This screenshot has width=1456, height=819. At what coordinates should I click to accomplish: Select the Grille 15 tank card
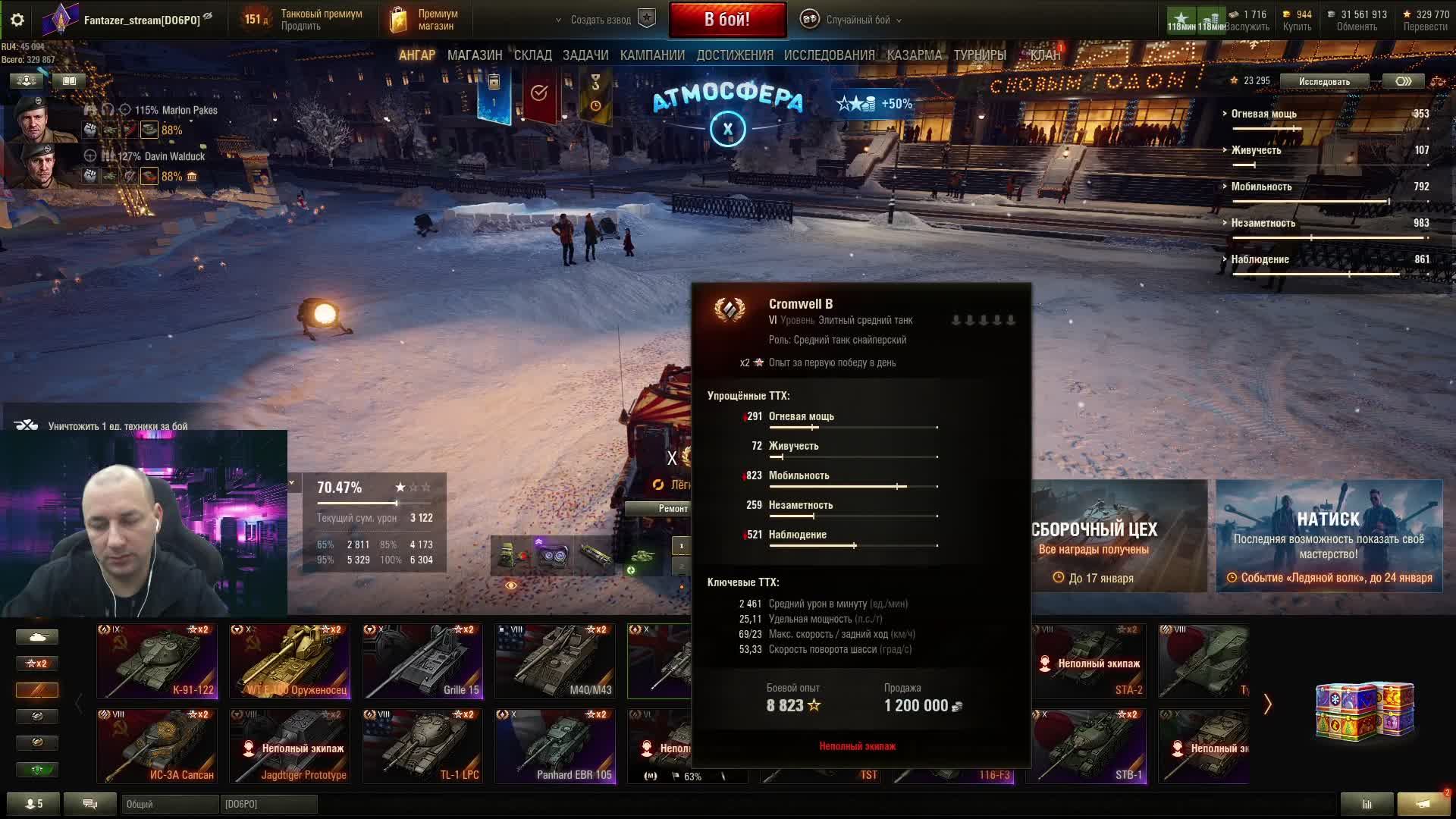[x=422, y=661]
